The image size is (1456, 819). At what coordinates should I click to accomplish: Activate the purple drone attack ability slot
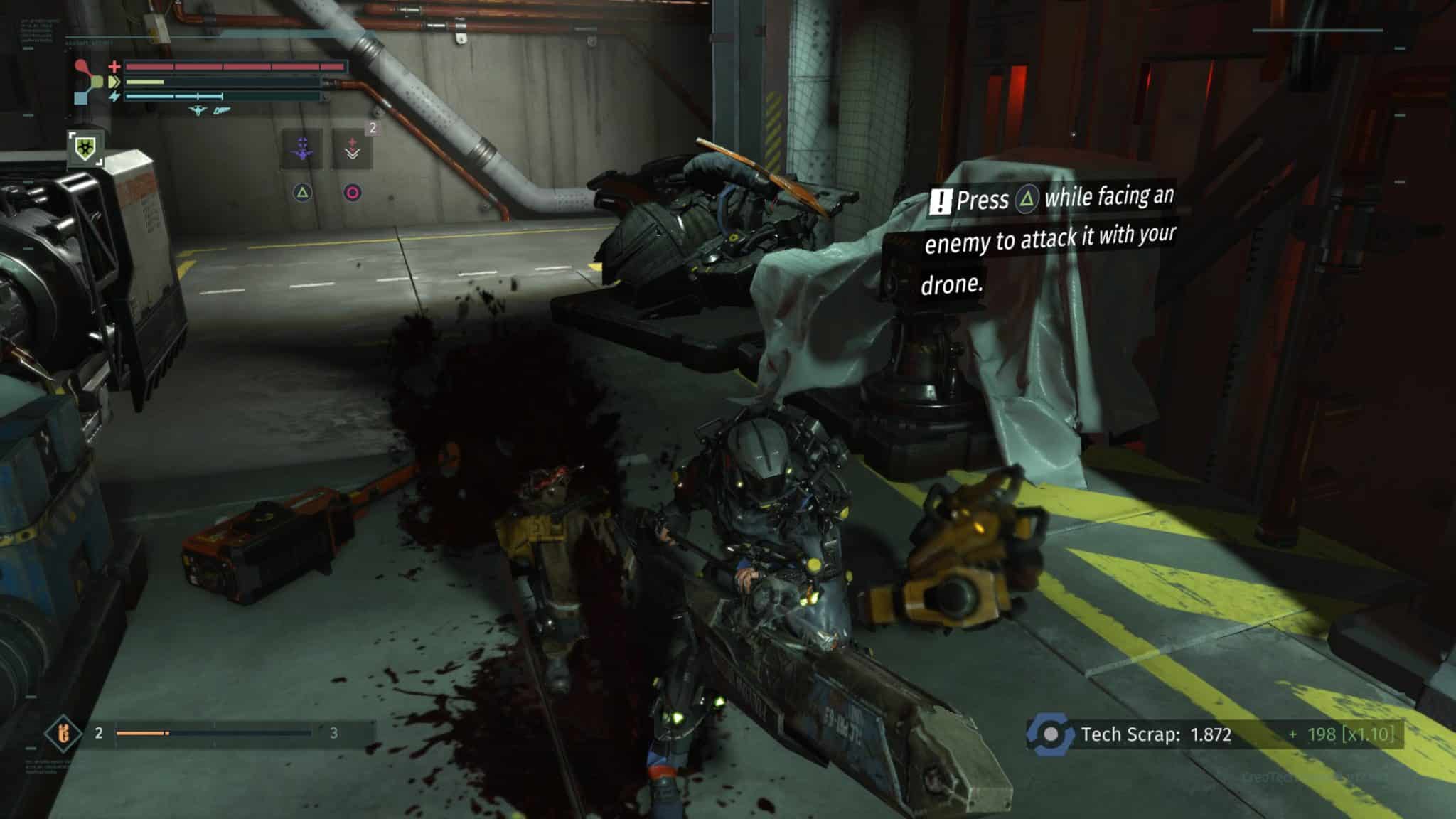click(x=302, y=149)
